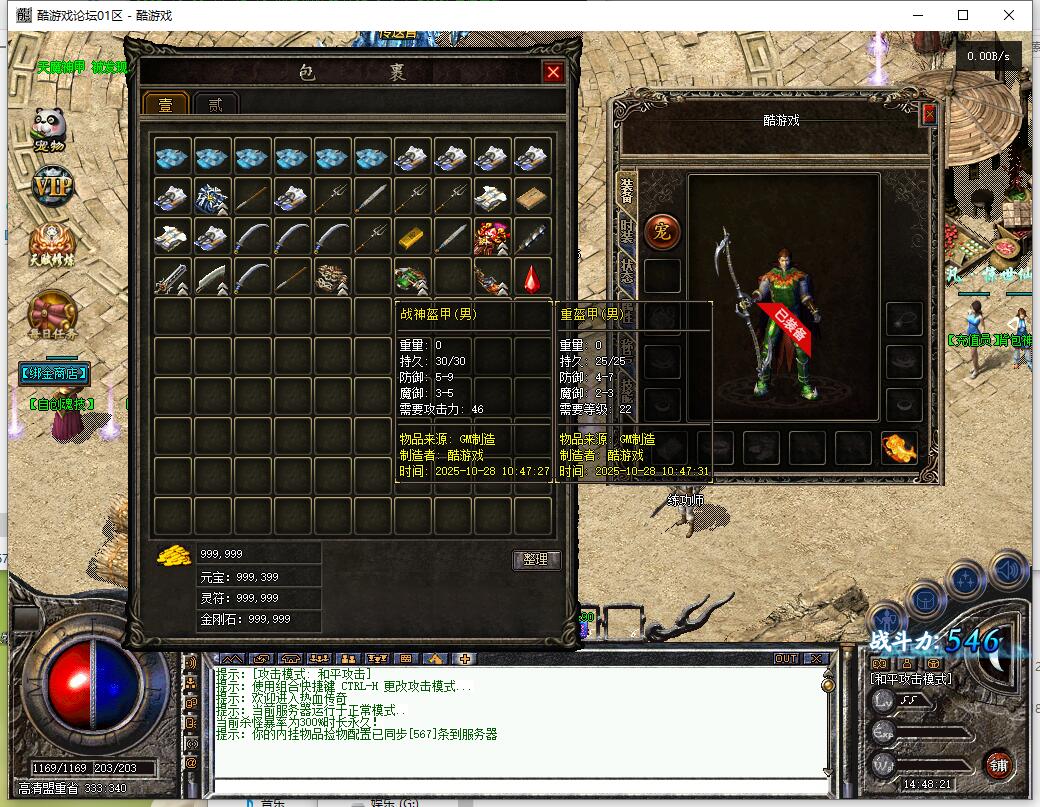This screenshot has height=807, width=1040.
Task: Maximize the game window
Action: coord(963,15)
